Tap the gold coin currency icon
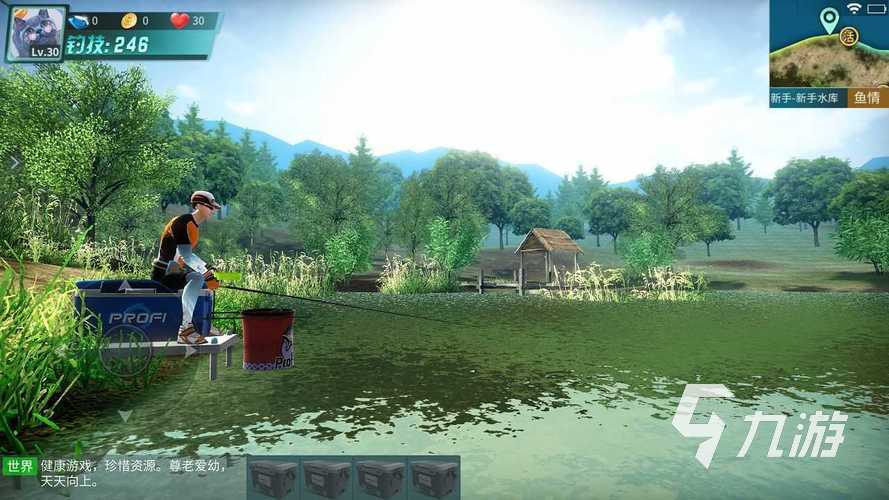Screen dimensions: 889x500 tap(128, 20)
